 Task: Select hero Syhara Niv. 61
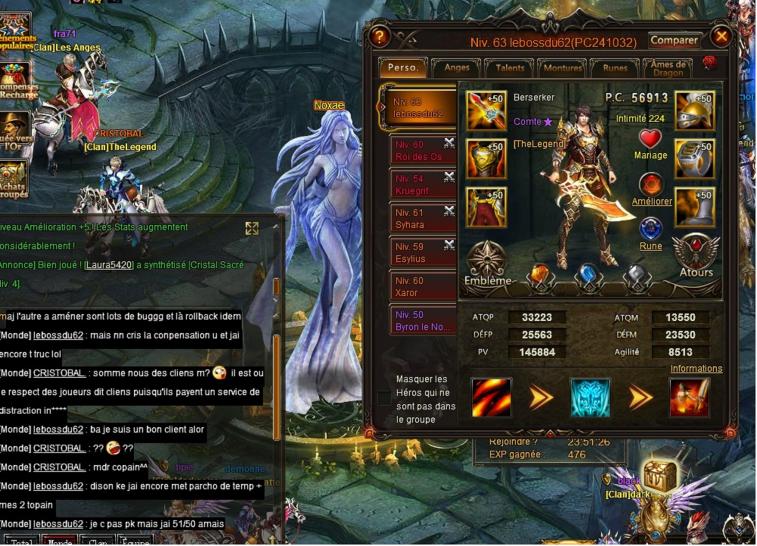[422, 218]
